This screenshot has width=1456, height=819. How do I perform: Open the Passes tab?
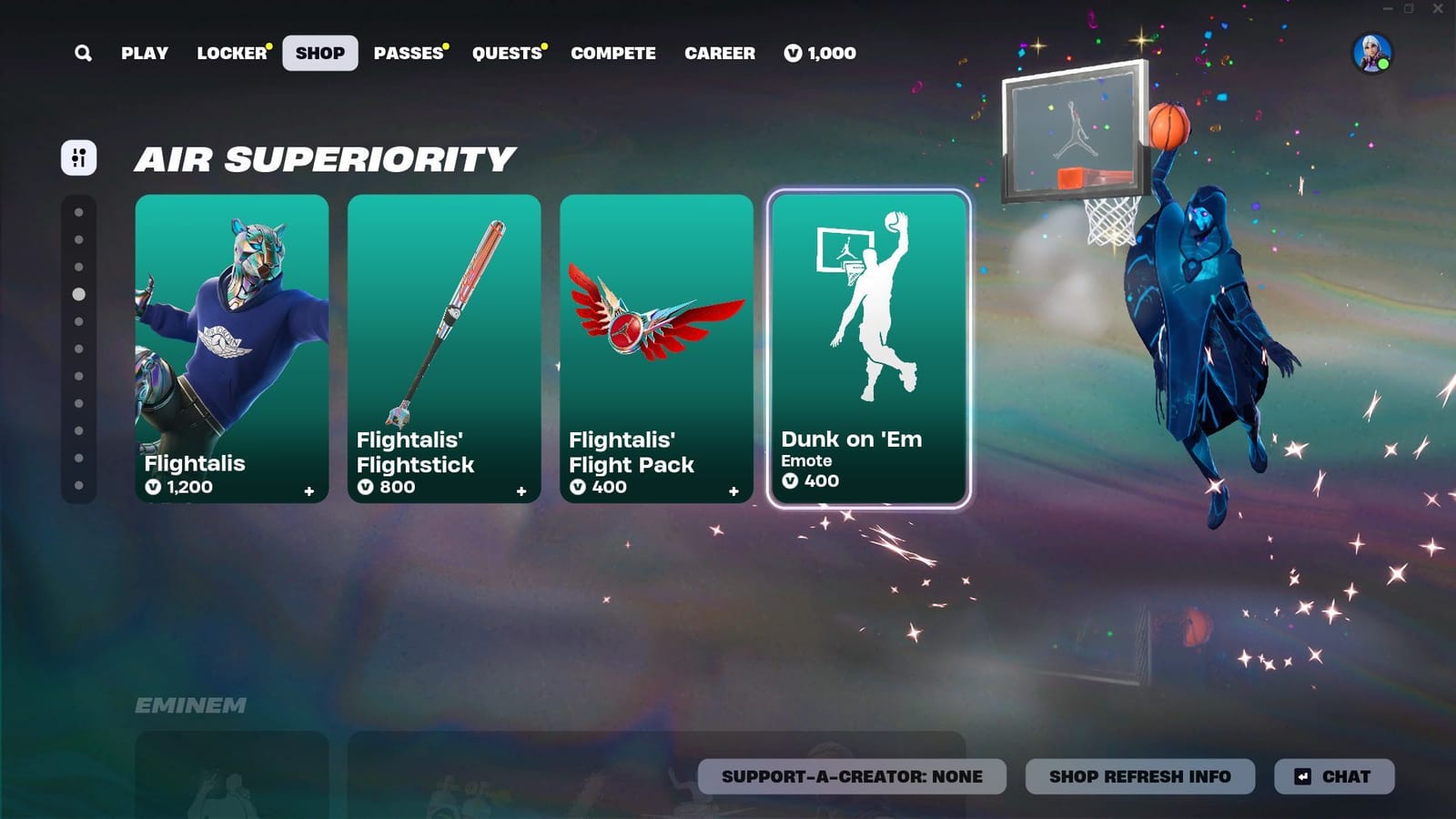point(407,53)
